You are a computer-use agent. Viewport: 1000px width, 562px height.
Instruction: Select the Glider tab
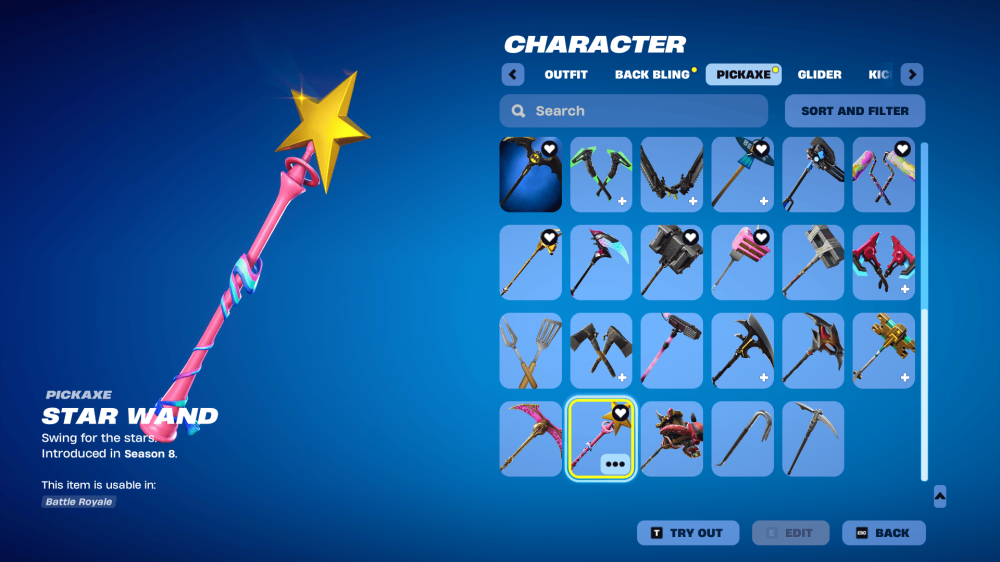click(819, 75)
